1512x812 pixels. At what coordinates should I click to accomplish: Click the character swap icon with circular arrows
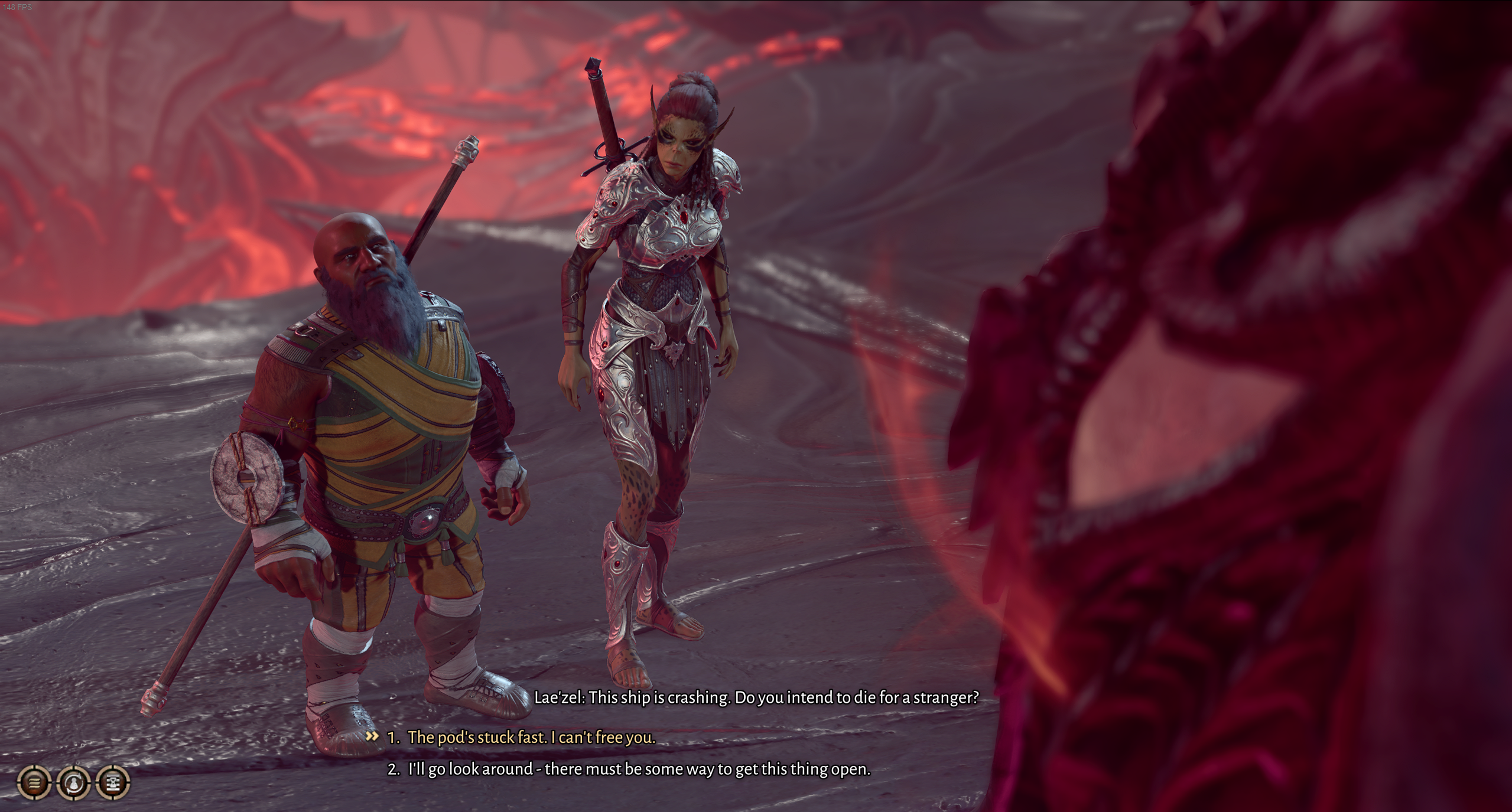pyautogui.click(x=74, y=782)
